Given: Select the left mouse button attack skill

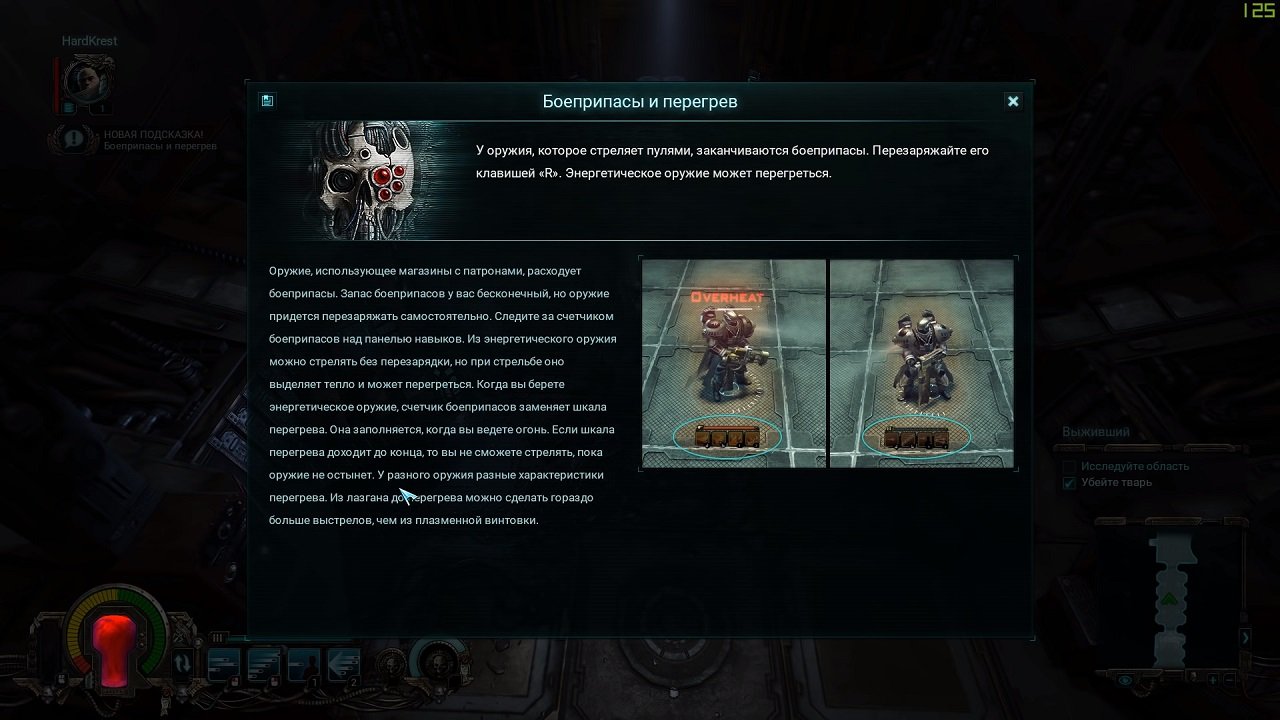Looking at the screenshot, I should point(223,663).
